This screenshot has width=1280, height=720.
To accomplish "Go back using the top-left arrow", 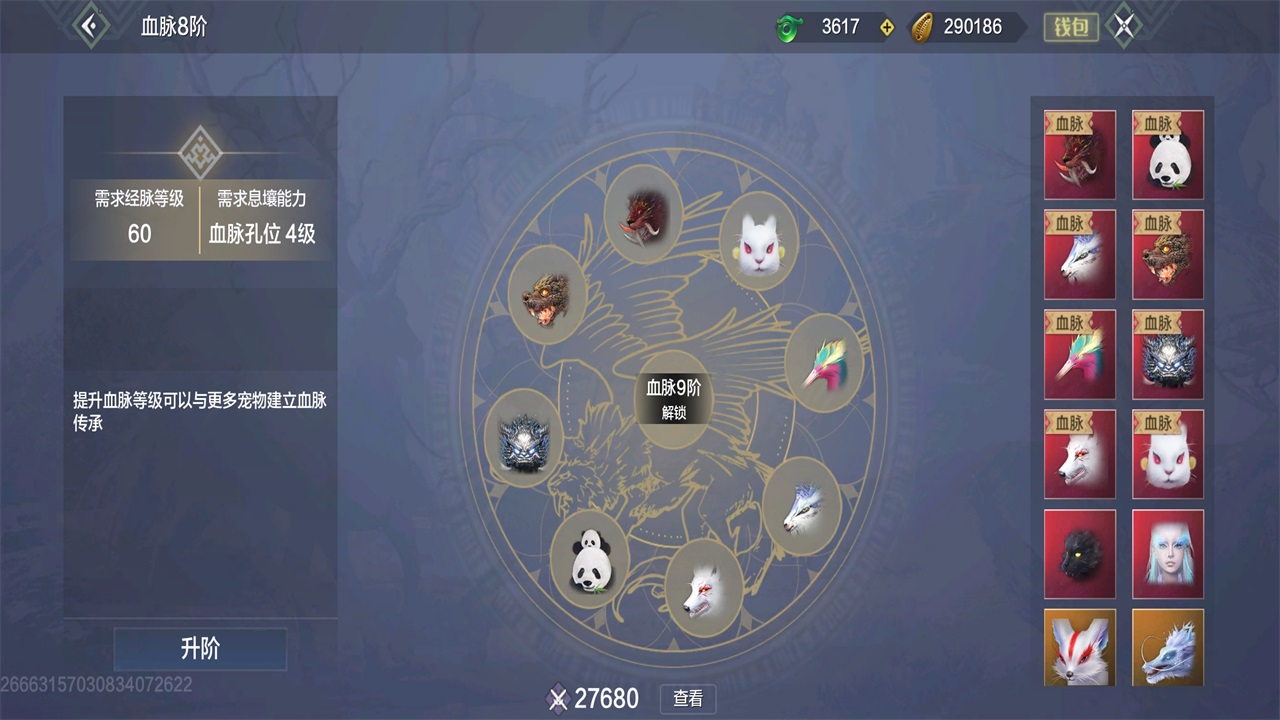I will coord(90,26).
